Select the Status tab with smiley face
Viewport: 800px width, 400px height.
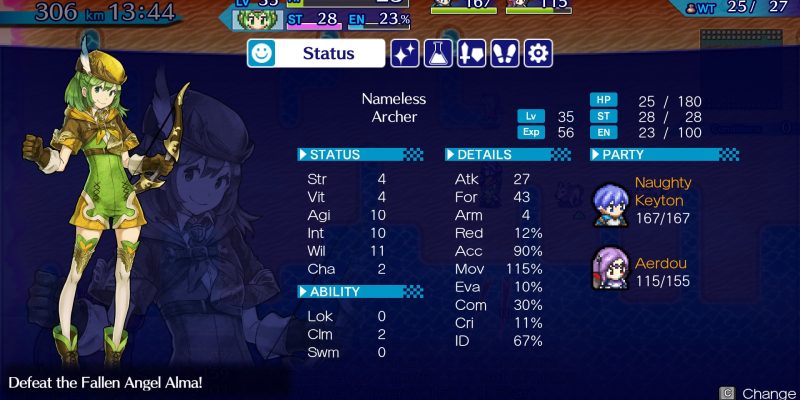(316, 53)
